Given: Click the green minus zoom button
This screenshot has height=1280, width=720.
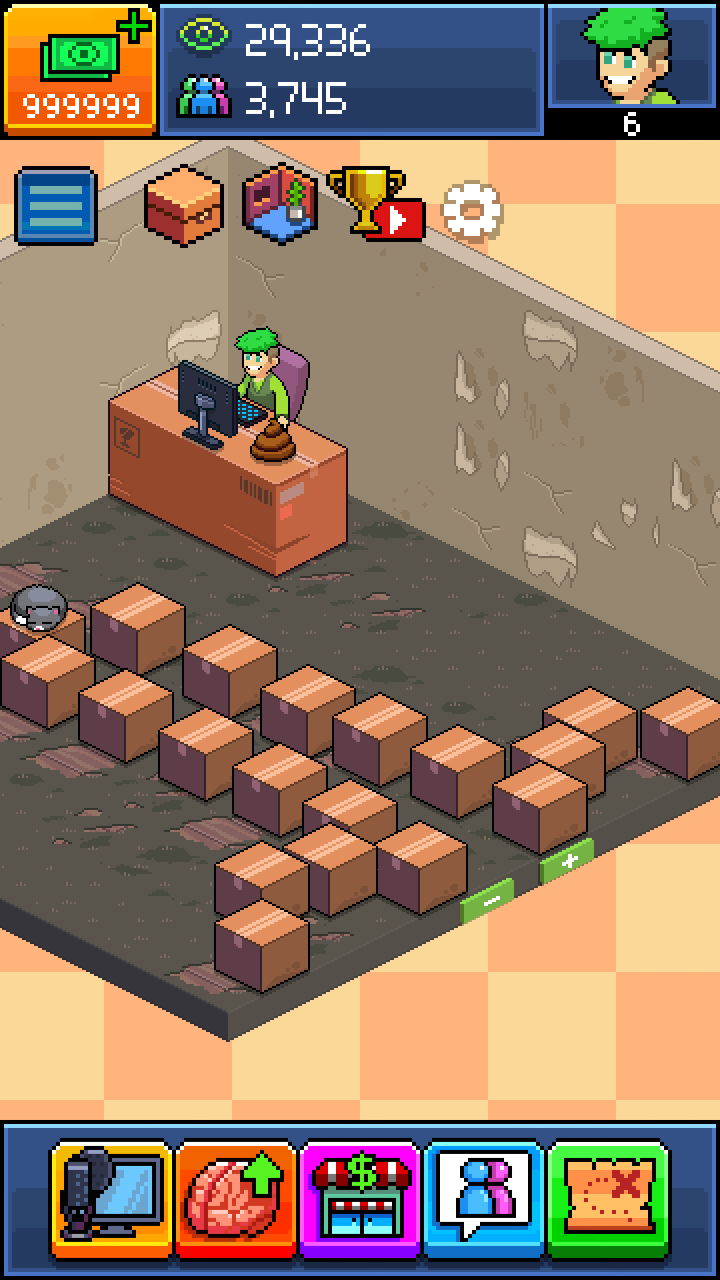Looking at the screenshot, I should point(487,899).
